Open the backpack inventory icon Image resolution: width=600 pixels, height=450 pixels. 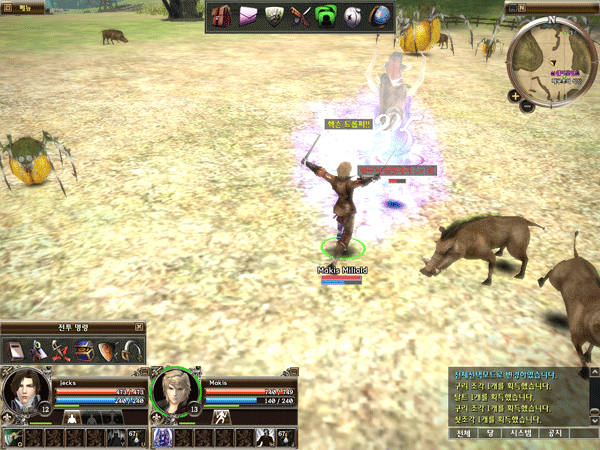click(x=222, y=17)
